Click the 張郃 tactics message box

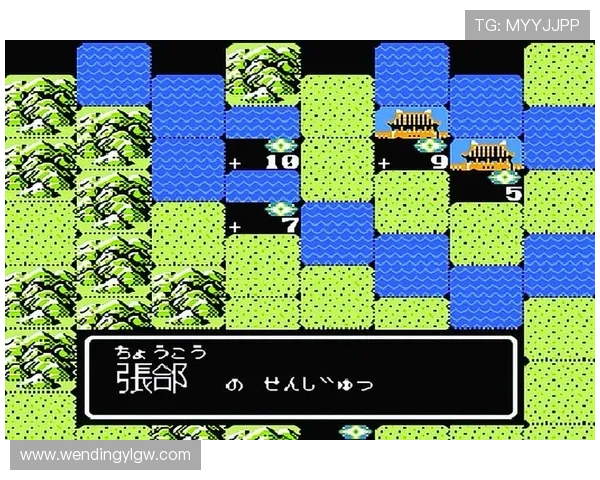click(x=300, y=376)
